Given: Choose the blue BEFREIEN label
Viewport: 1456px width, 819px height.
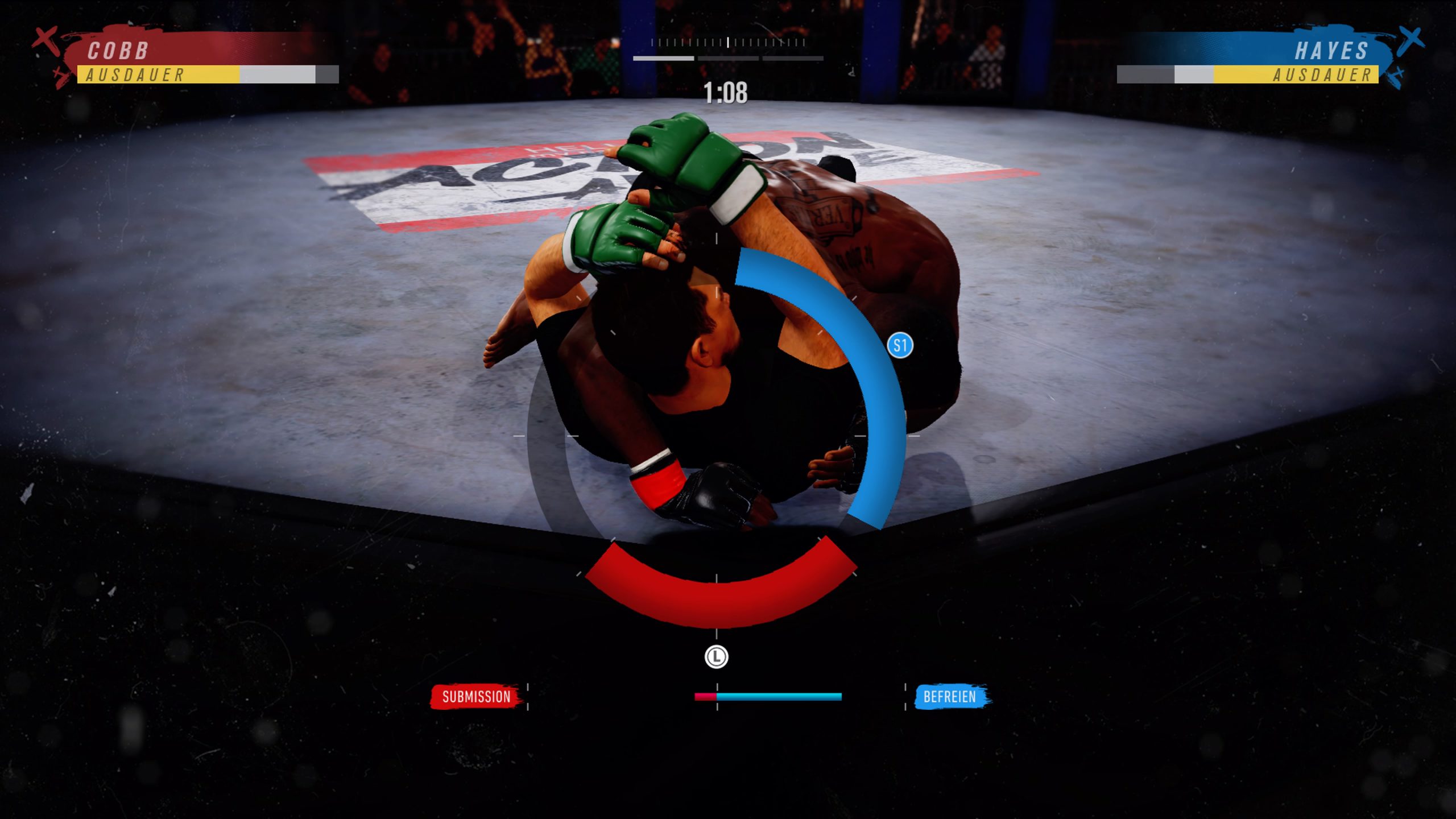Looking at the screenshot, I should [x=949, y=697].
